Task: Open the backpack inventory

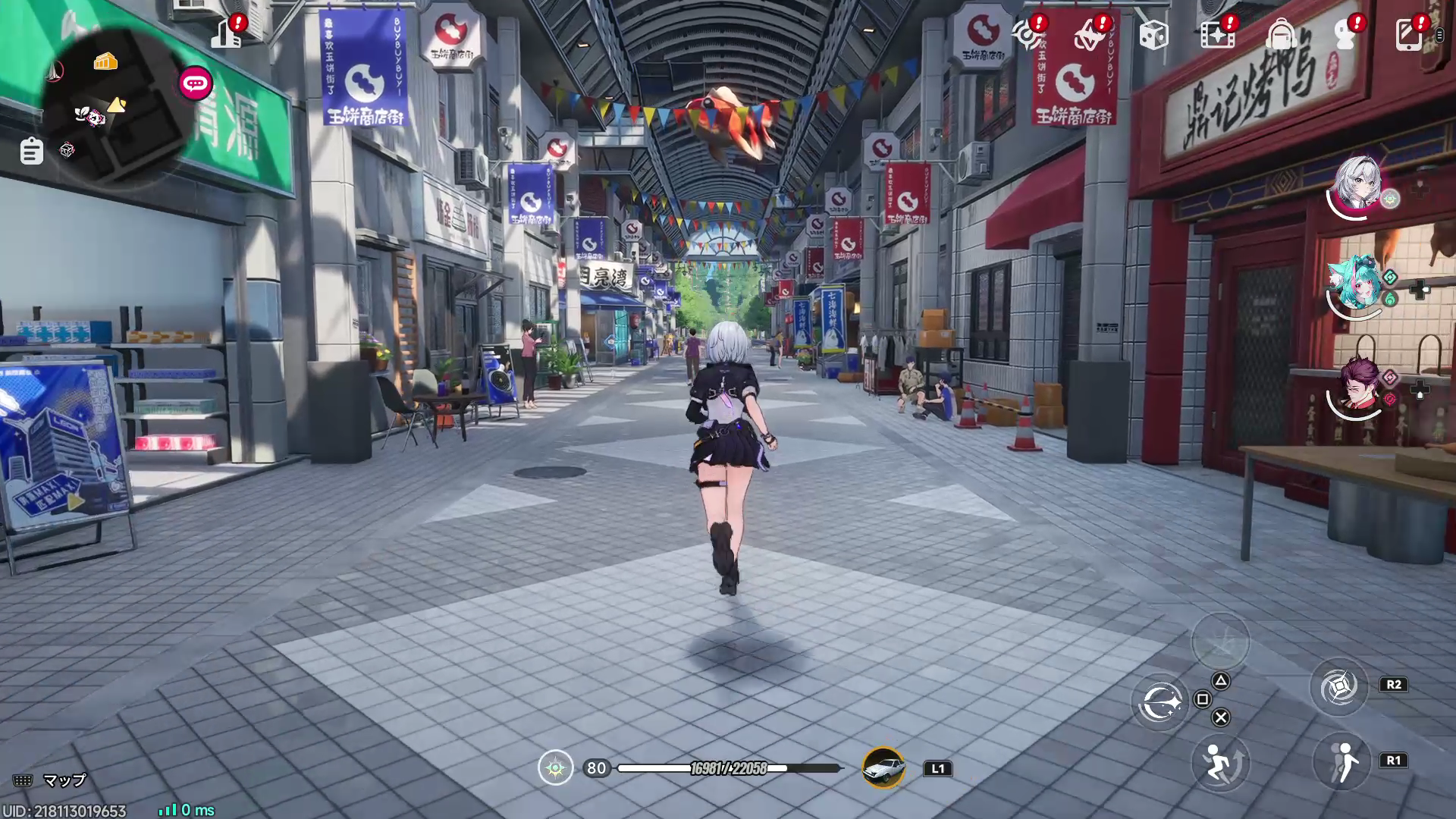Action: click(x=1281, y=35)
